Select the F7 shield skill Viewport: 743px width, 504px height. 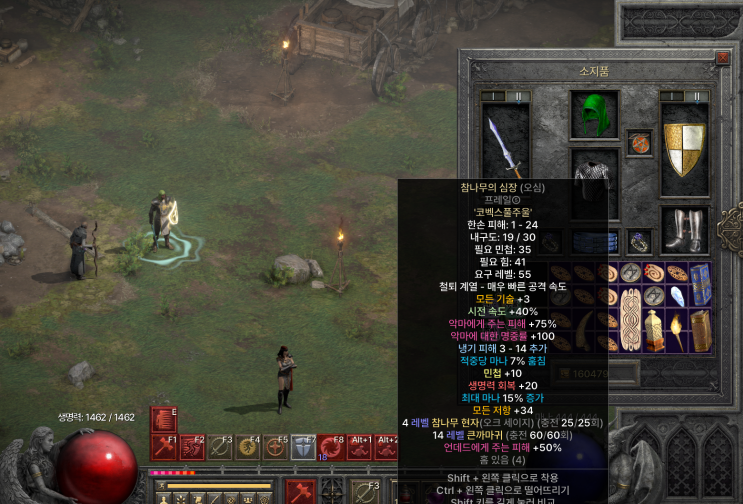click(x=304, y=447)
